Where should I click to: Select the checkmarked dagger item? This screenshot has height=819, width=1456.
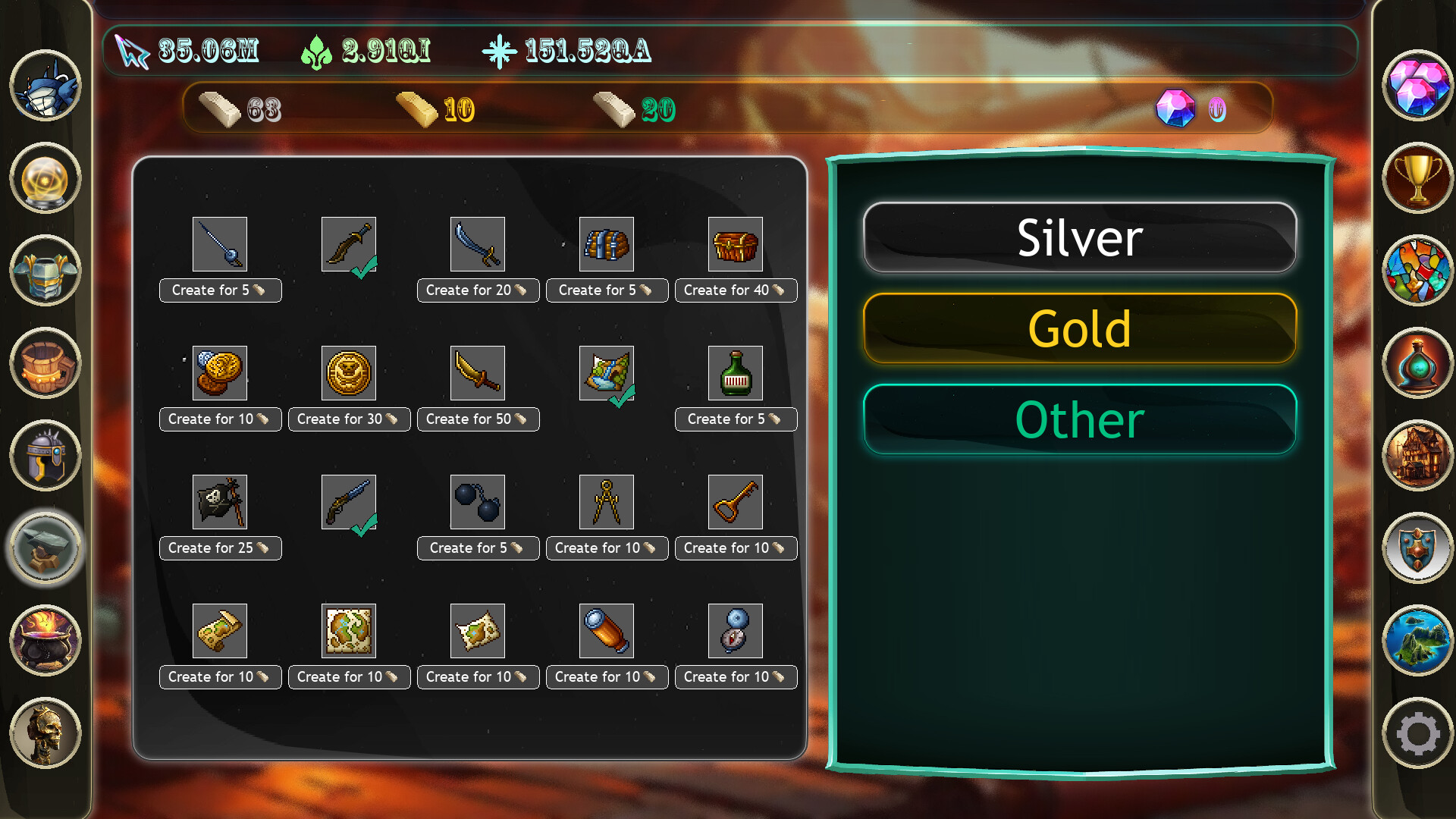point(349,244)
